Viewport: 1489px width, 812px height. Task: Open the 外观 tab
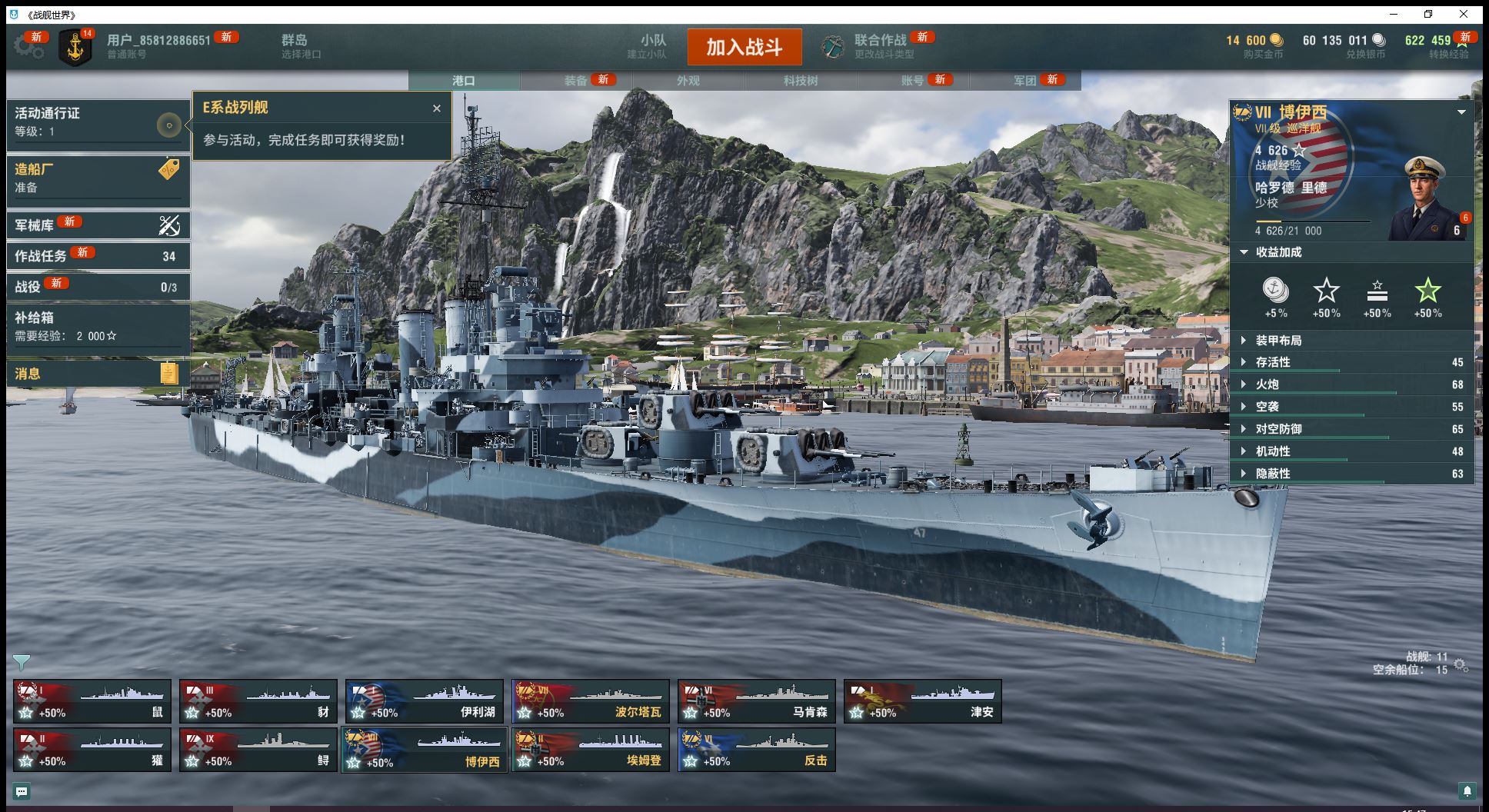[x=688, y=81]
